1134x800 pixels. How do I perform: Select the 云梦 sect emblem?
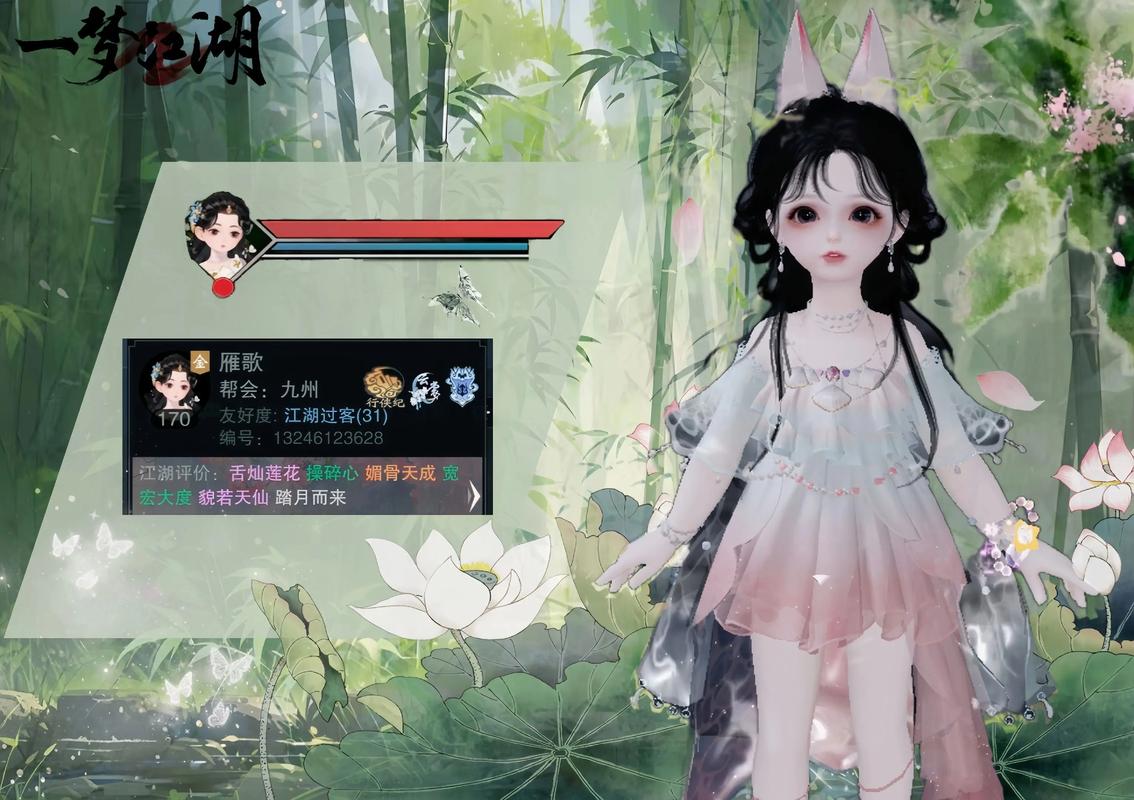click(x=426, y=387)
